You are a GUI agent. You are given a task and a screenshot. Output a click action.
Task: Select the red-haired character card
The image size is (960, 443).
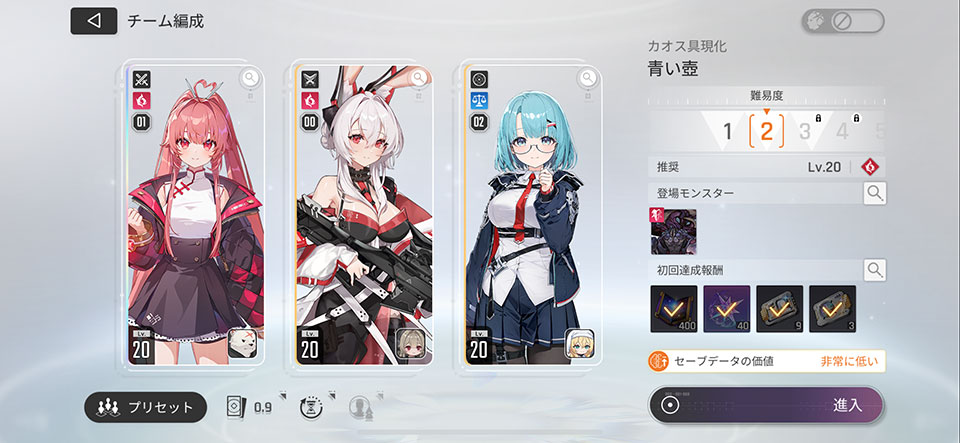[188, 215]
